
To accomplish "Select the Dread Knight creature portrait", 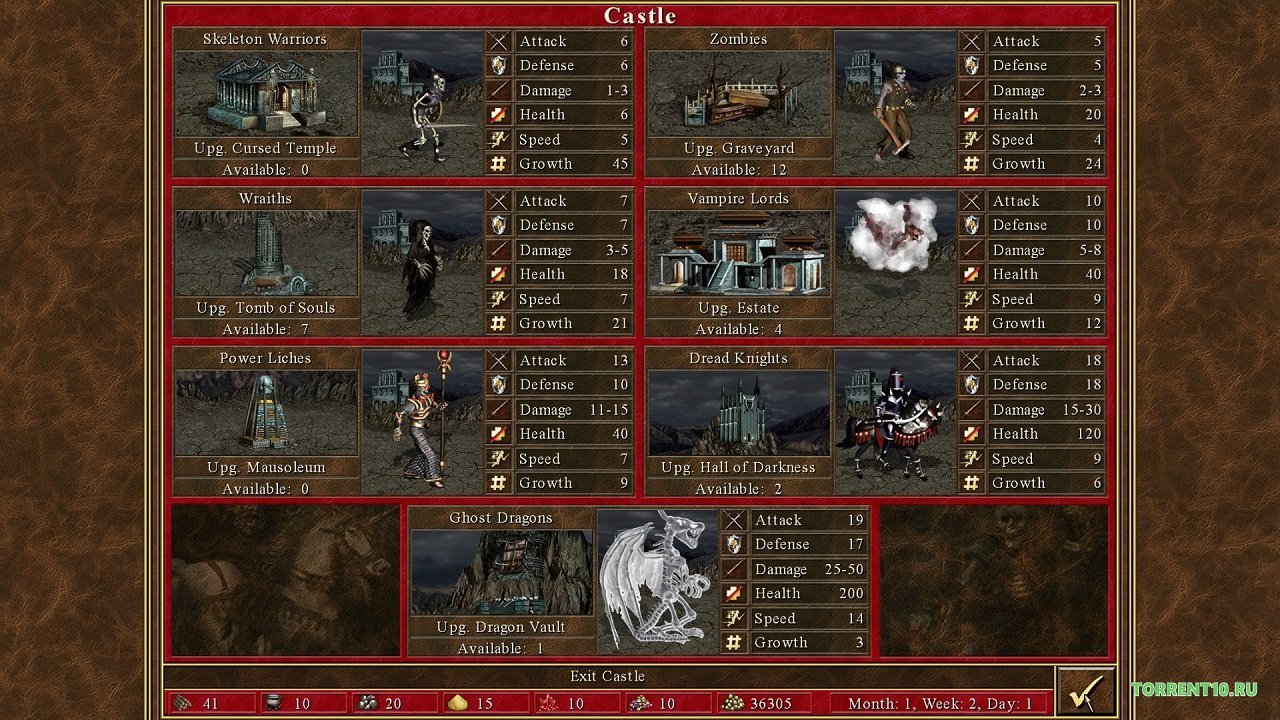I will click(895, 422).
